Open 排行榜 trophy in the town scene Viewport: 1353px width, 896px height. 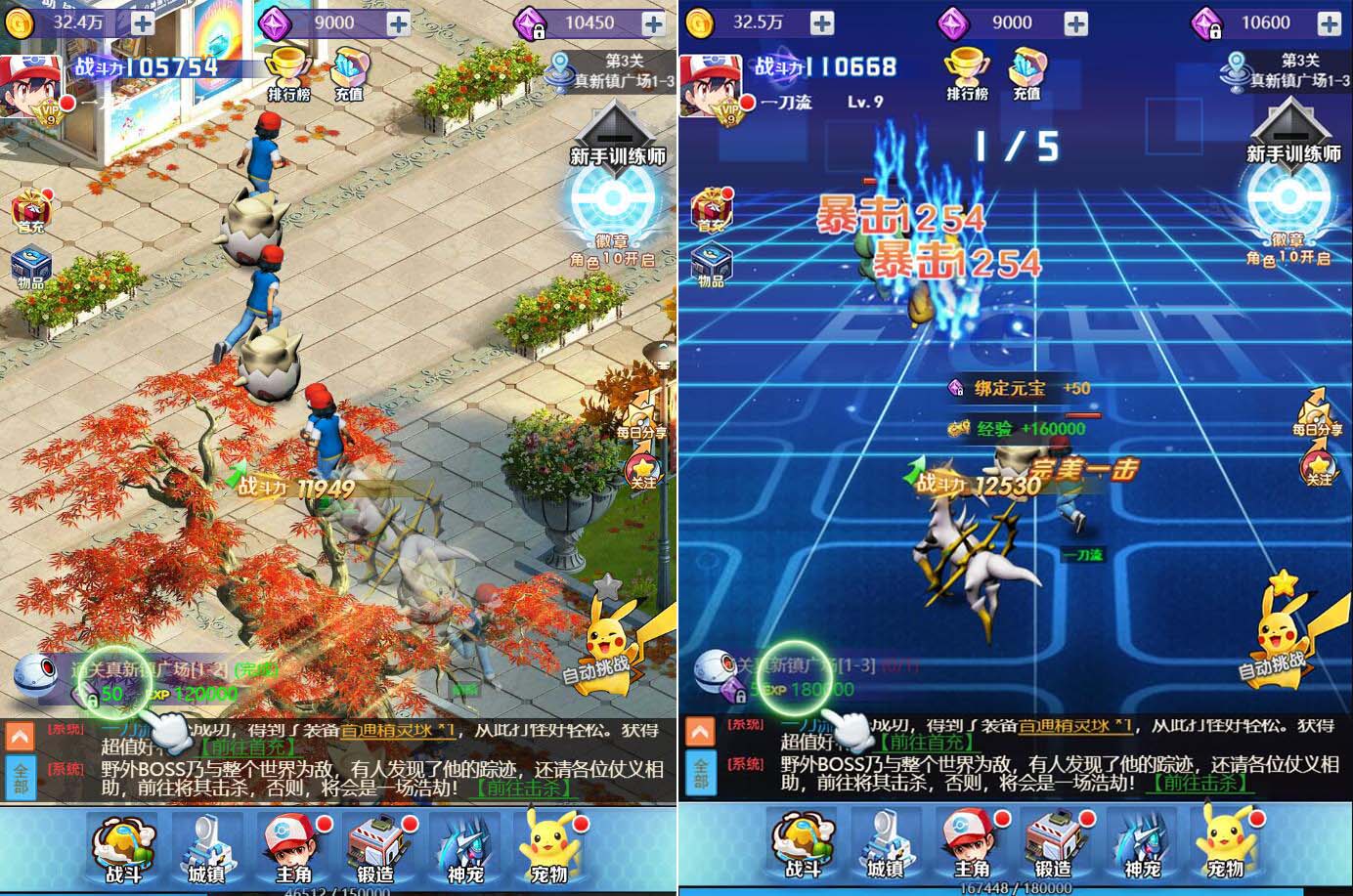click(x=288, y=72)
